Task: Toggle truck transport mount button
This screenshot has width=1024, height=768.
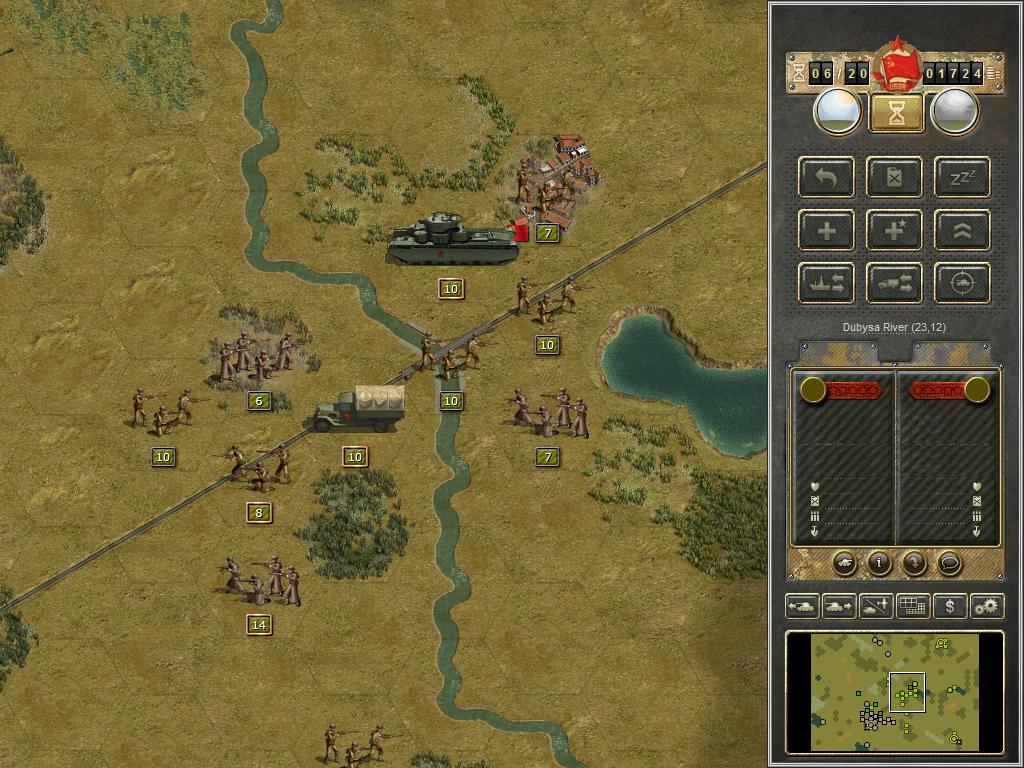Action: coord(895,284)
